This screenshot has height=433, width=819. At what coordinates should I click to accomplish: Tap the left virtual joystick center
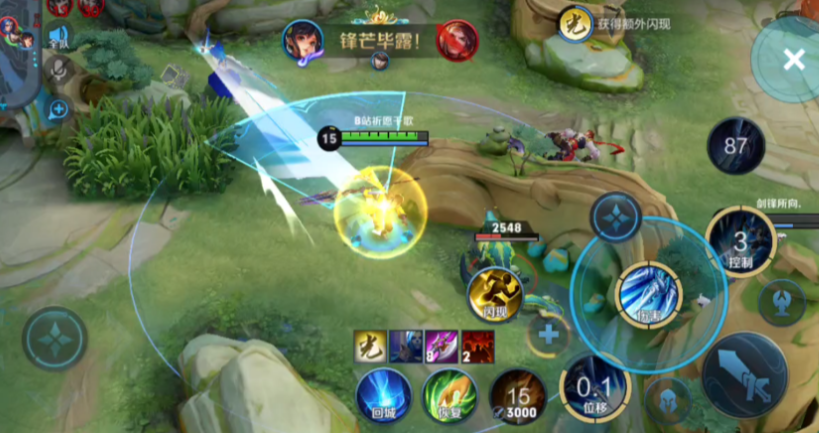coord(54,338)
